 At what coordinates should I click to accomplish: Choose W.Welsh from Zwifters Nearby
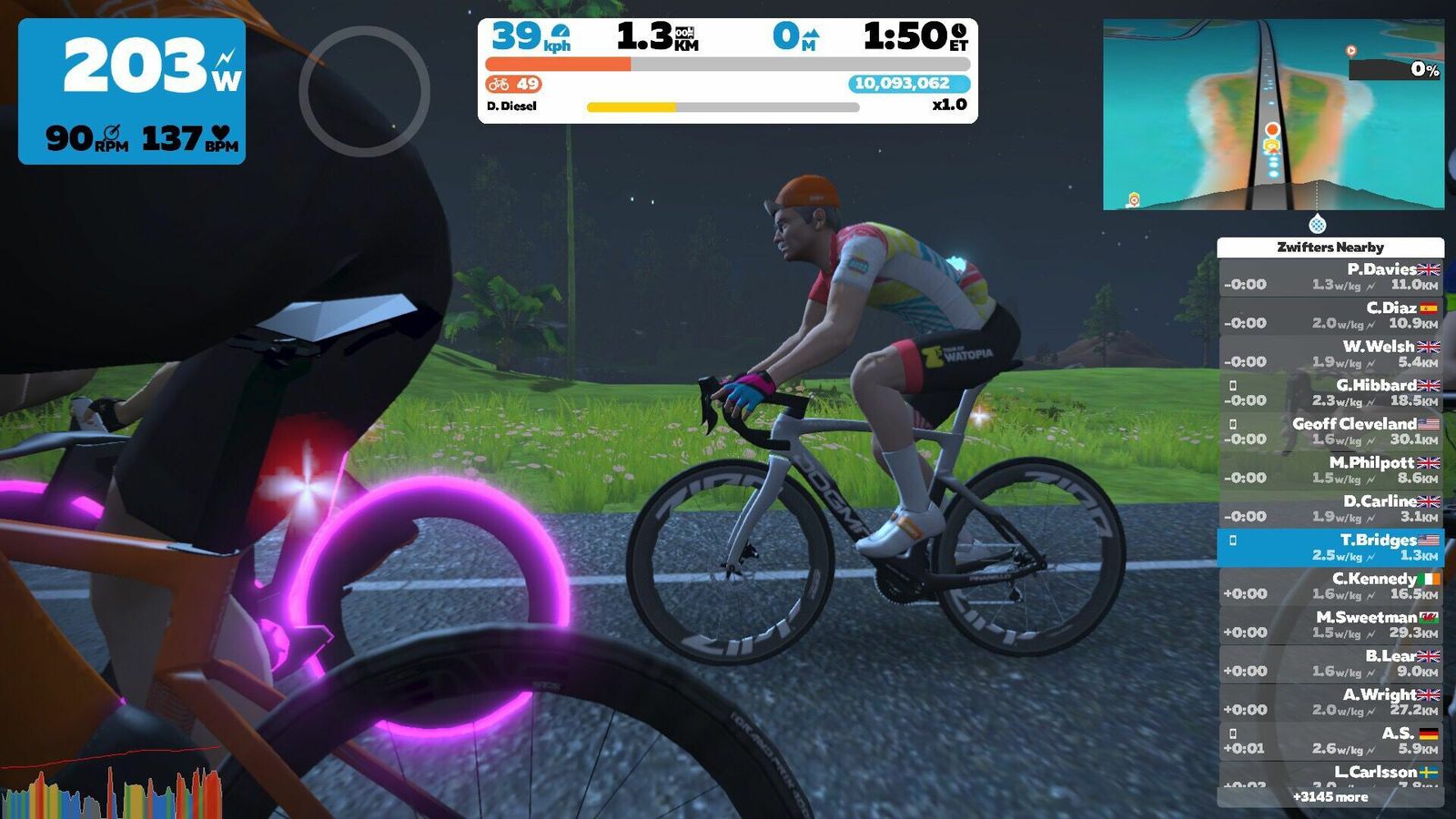(1330, 354)
